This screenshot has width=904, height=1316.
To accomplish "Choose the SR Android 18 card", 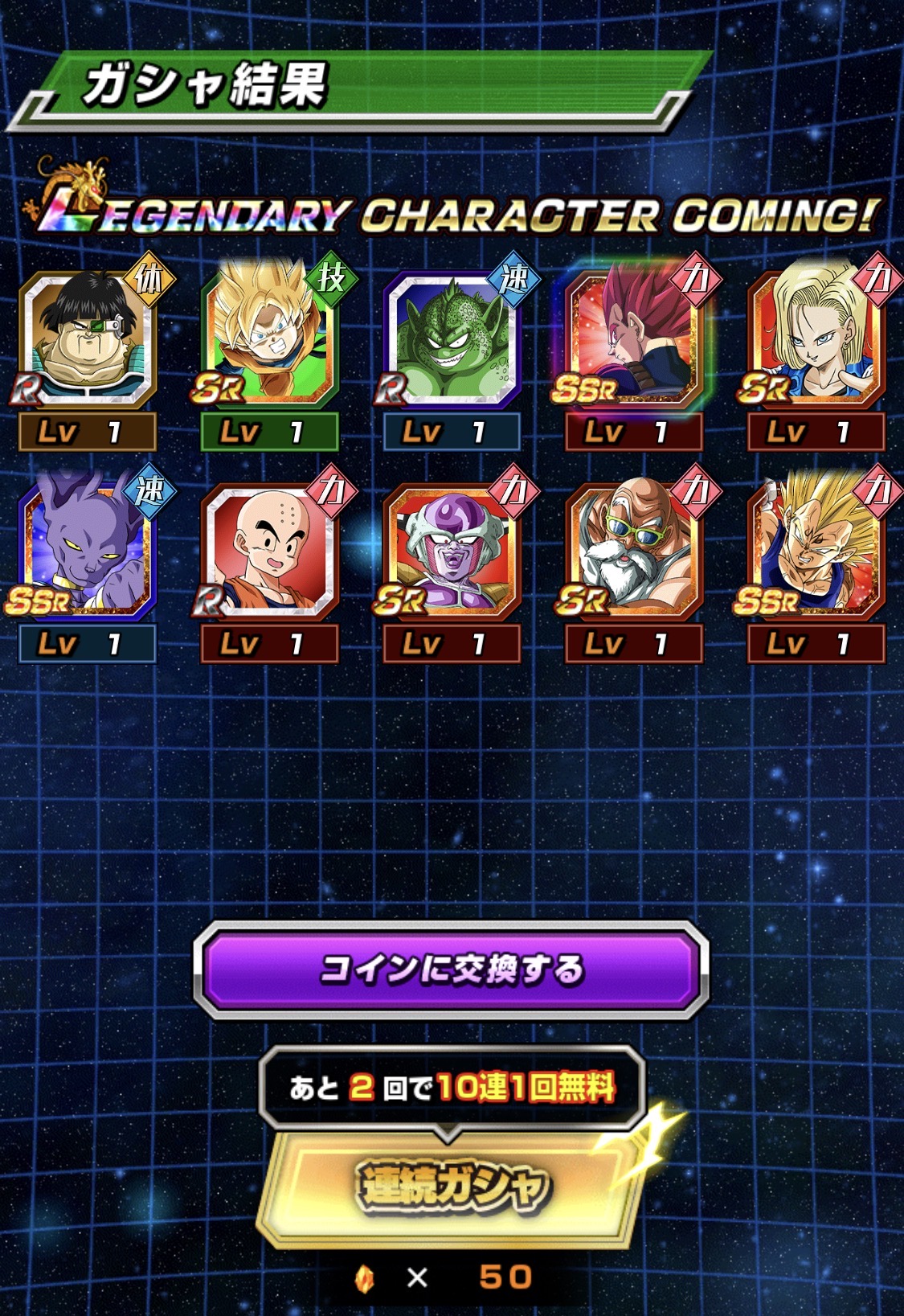I will (x=816, y=339).
